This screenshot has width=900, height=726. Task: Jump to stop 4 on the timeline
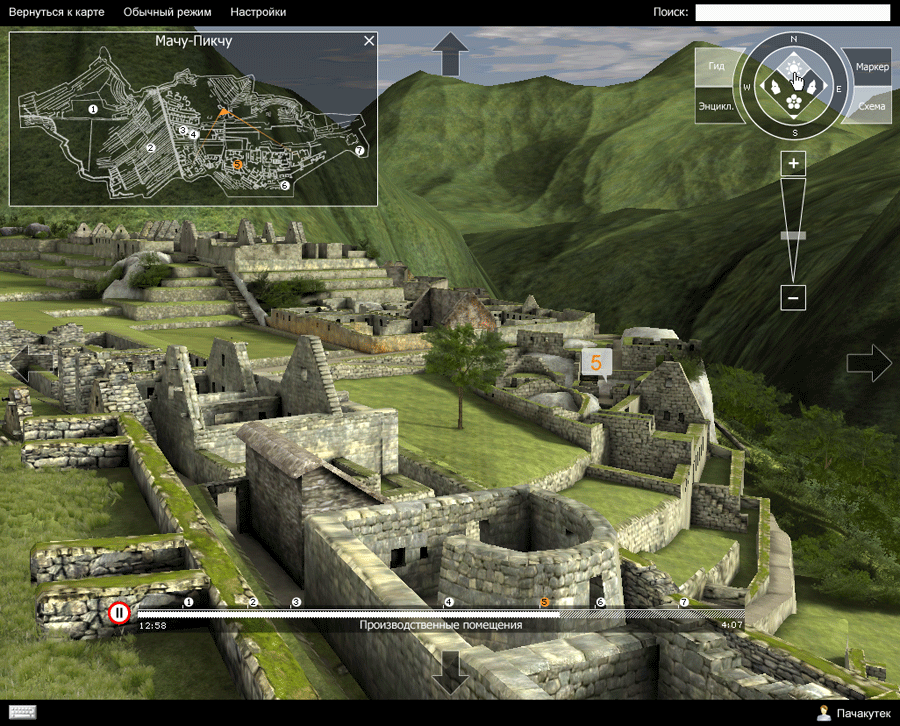[x=448, y=602]
